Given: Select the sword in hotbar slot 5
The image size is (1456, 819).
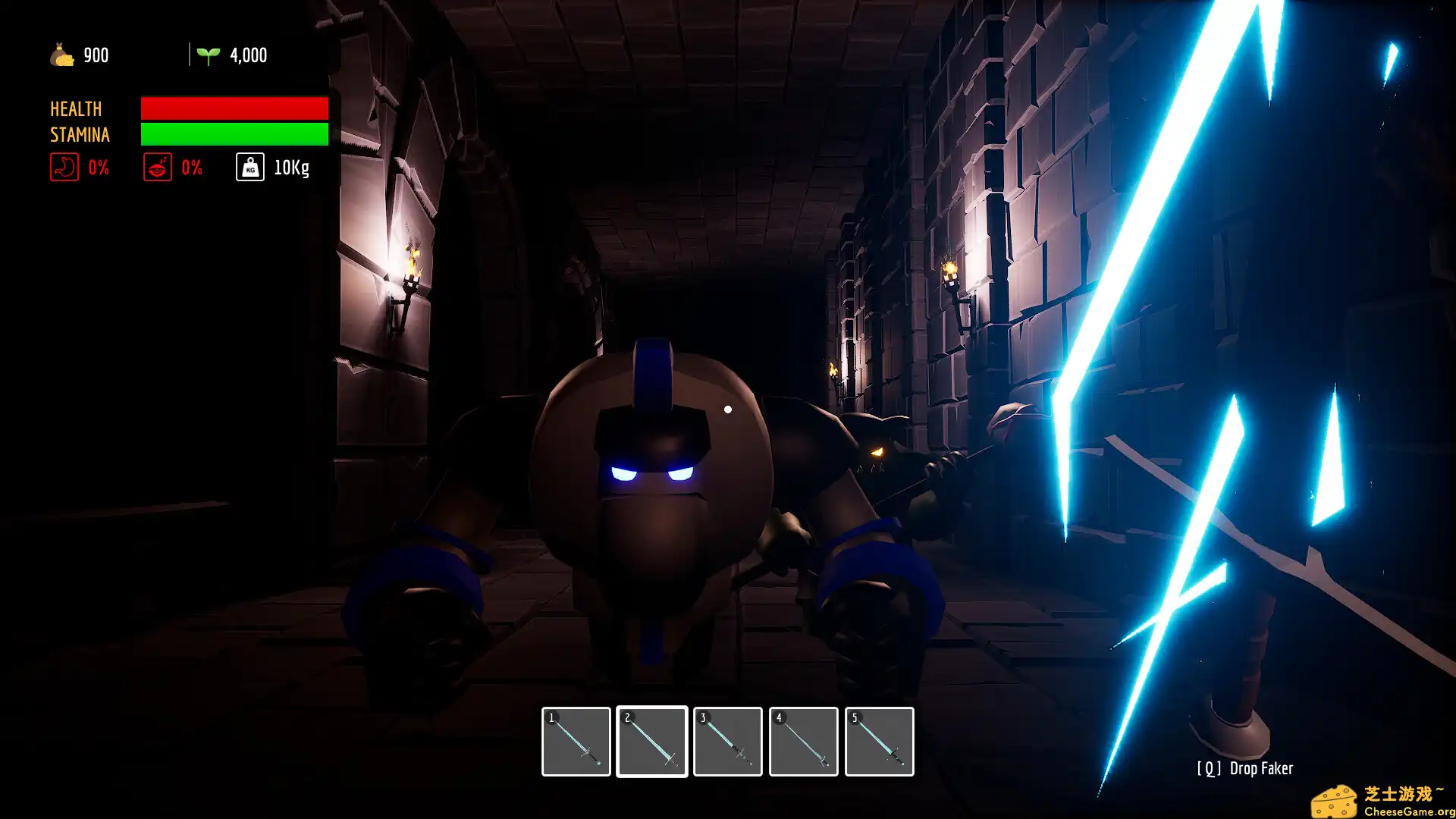Looking at the screenshot, I should click(x=880, y=741).
